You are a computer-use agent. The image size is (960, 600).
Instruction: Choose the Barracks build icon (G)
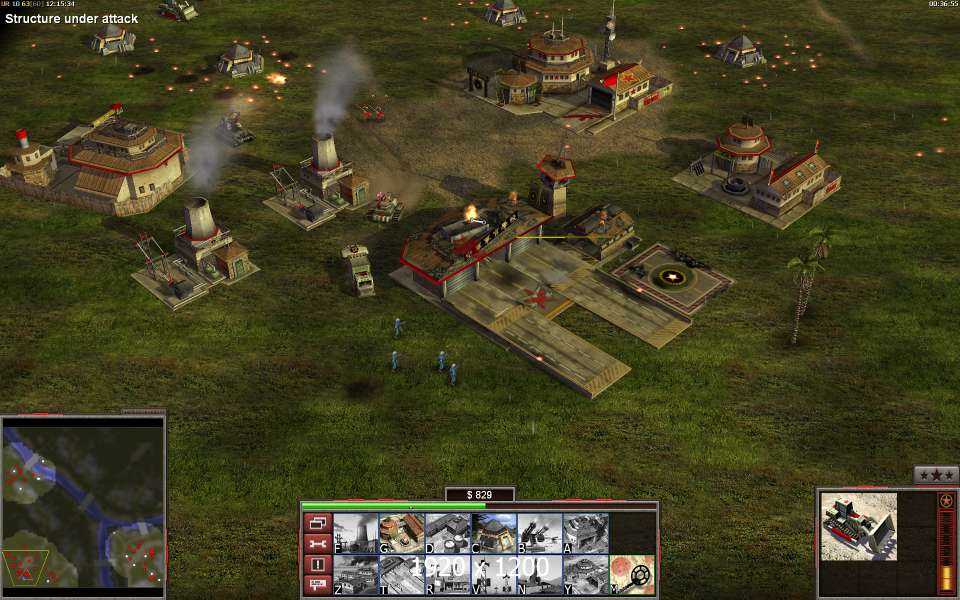tap(401, 533)
